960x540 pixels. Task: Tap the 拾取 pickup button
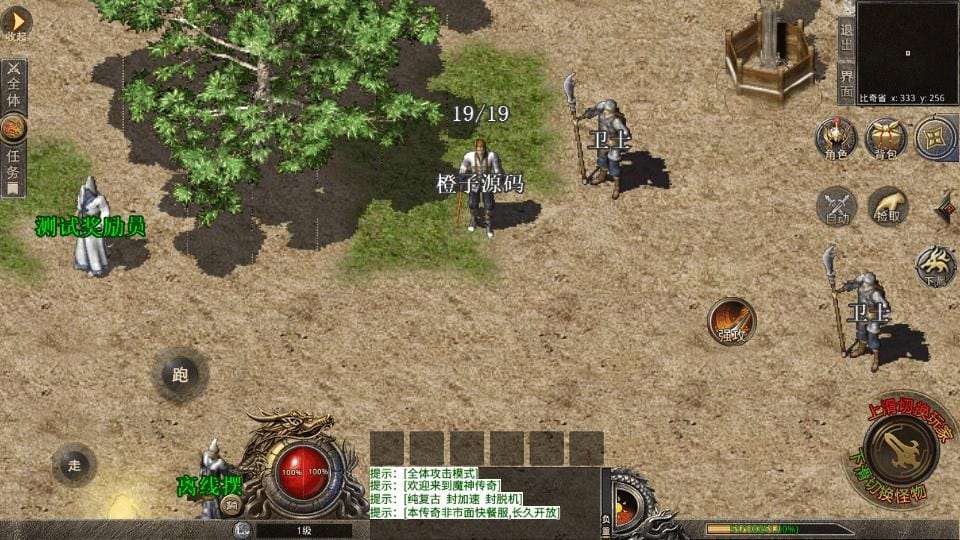point(887,206)
